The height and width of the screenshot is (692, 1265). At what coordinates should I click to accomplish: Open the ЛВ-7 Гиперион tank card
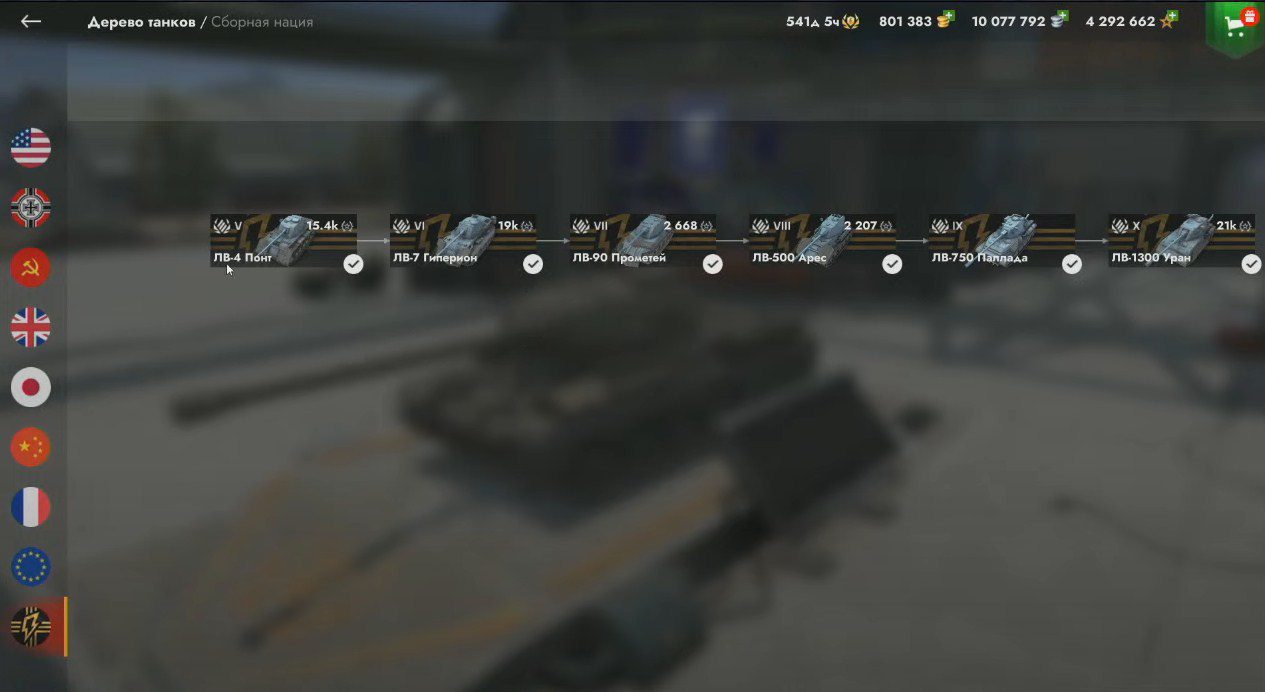[463, 241]
